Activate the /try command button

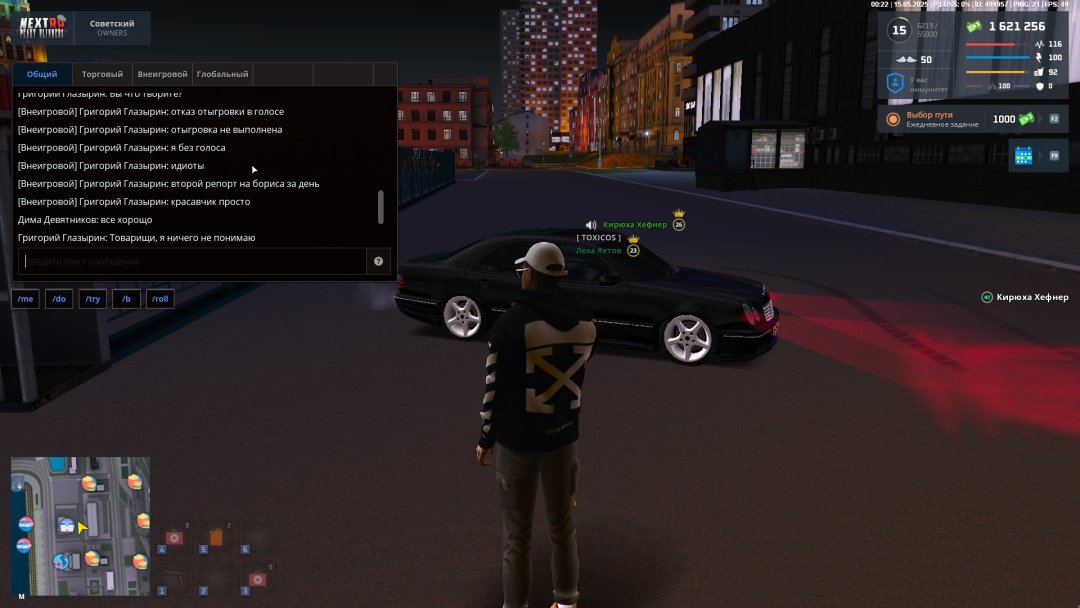[93, 299]
